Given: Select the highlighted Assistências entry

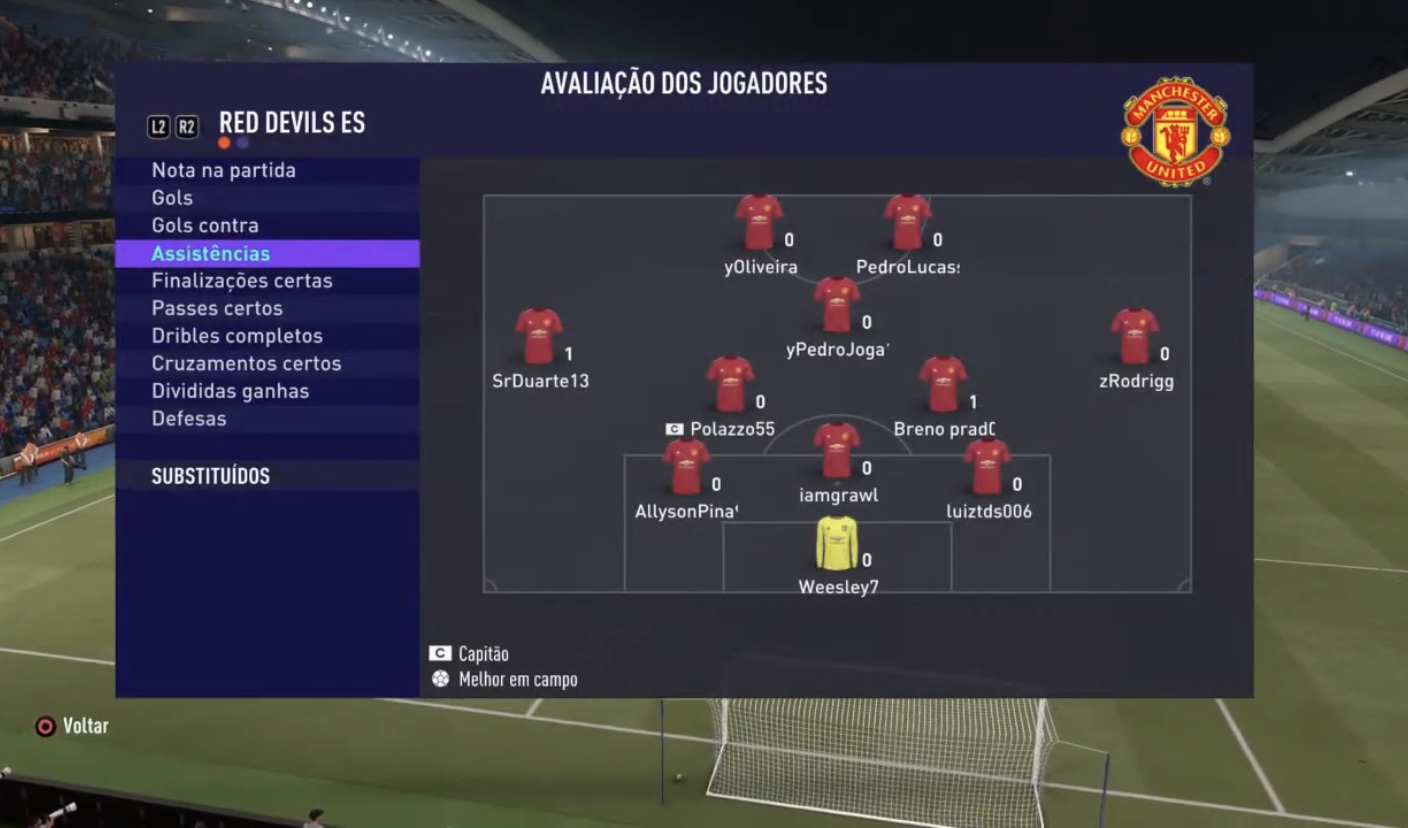Looking at the screenshot, I should point(211,254).
